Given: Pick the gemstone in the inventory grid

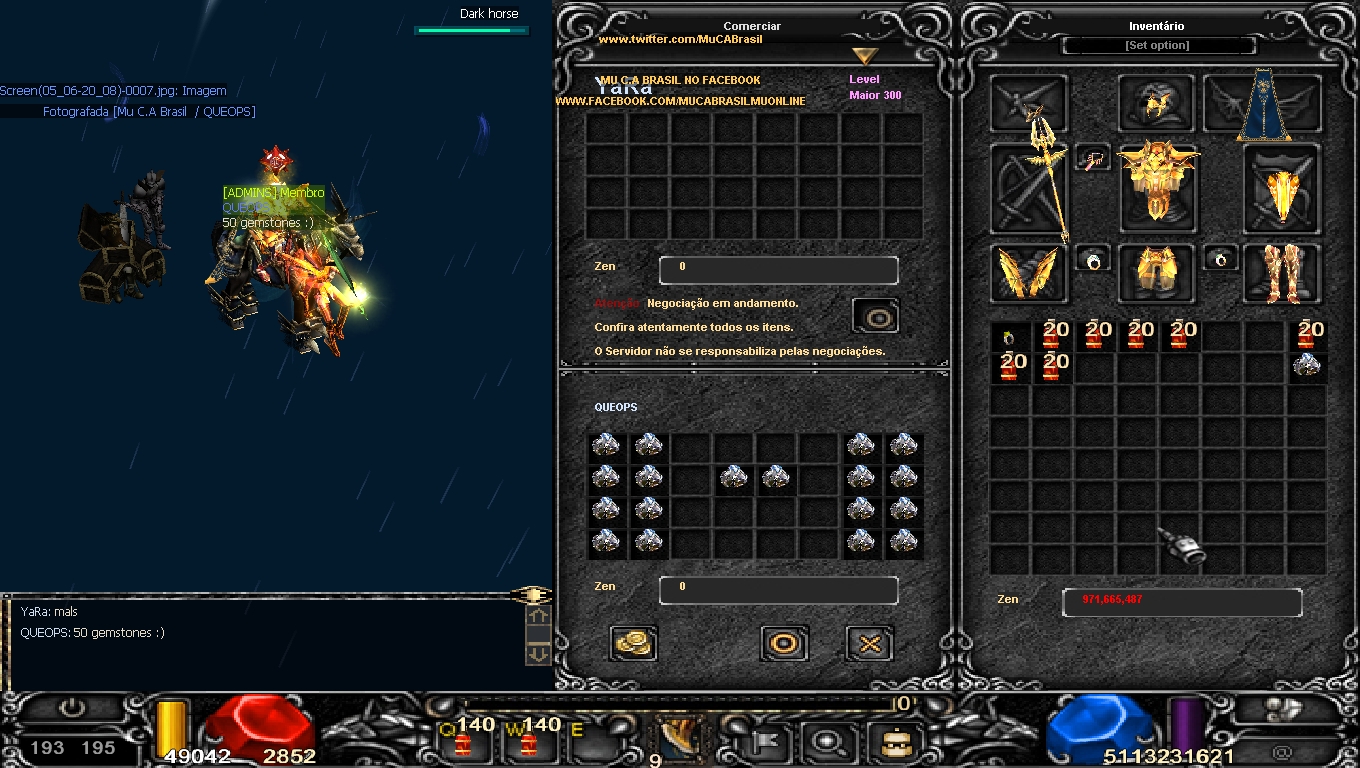Looking at the screenshot, I should [1306, 366].
